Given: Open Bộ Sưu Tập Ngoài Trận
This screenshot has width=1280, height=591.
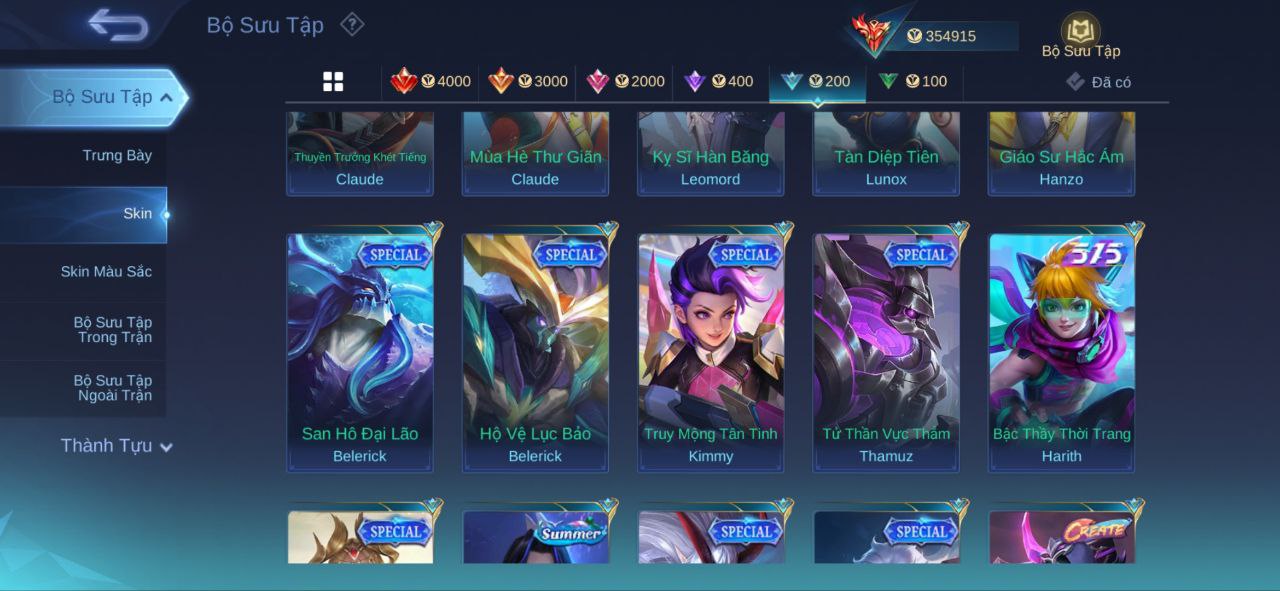Looking at the screenshot, I should 113,388.
